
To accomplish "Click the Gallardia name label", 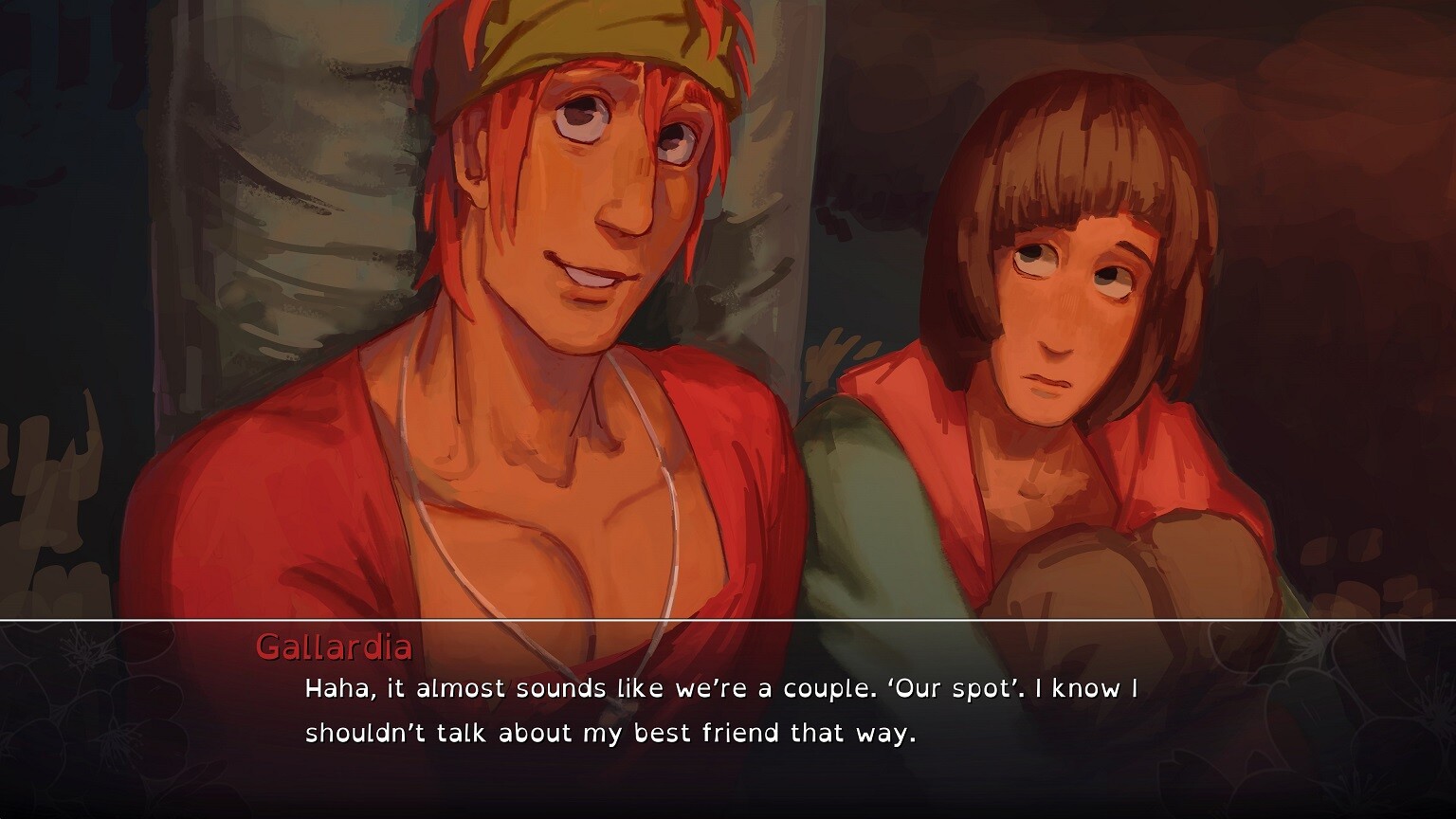I will [x=334, y=649].
